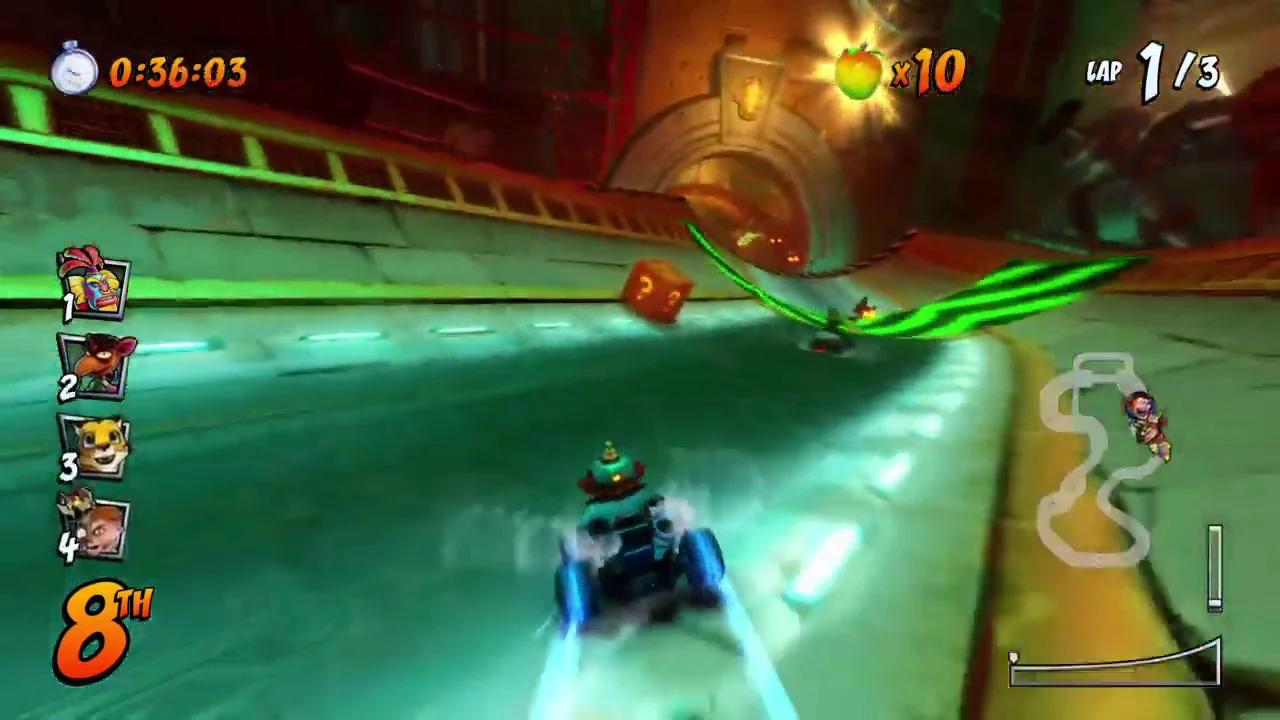
Task: Select the race timer reading 0:36:03
Action: click(x=178, y=70)
